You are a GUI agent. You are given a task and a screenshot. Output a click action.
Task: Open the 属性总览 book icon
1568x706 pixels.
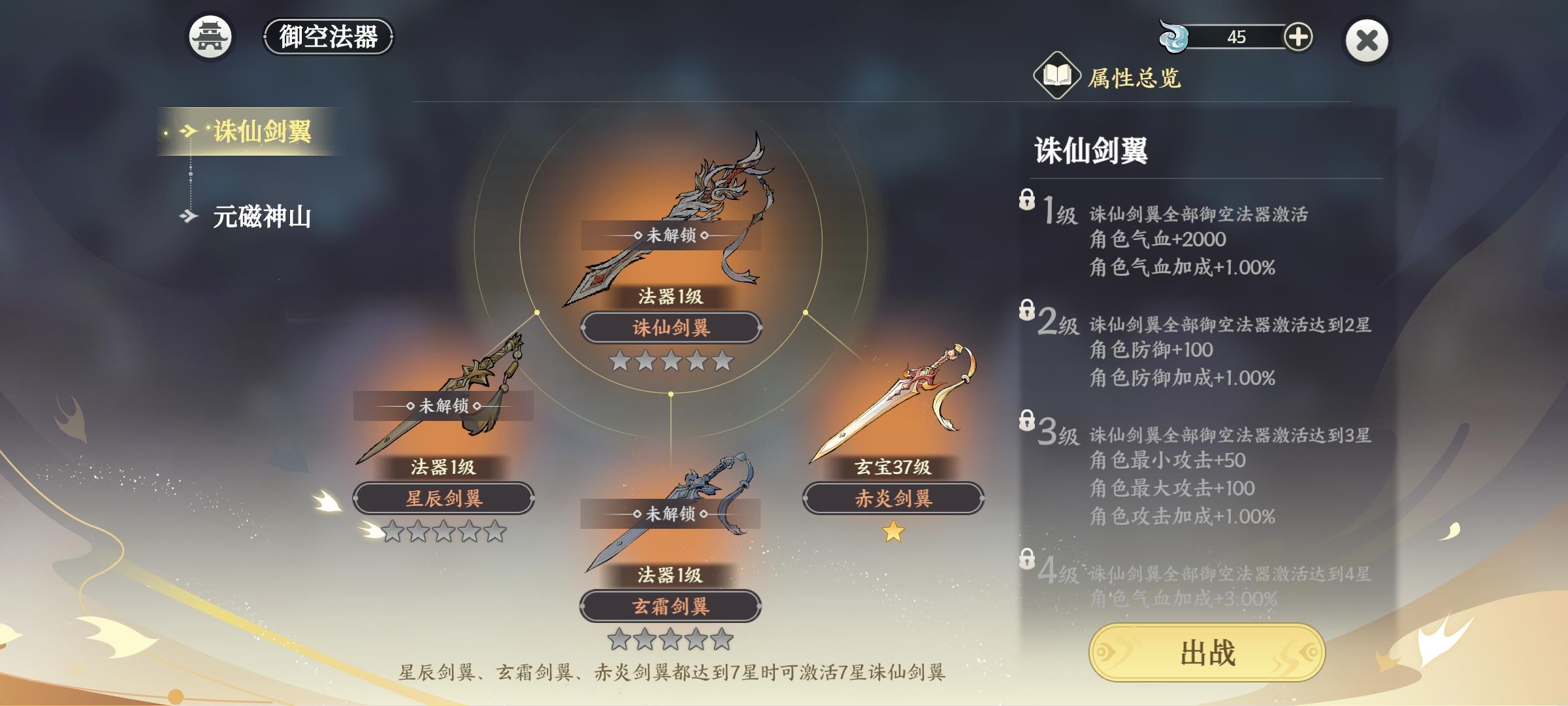point(1058,75)
